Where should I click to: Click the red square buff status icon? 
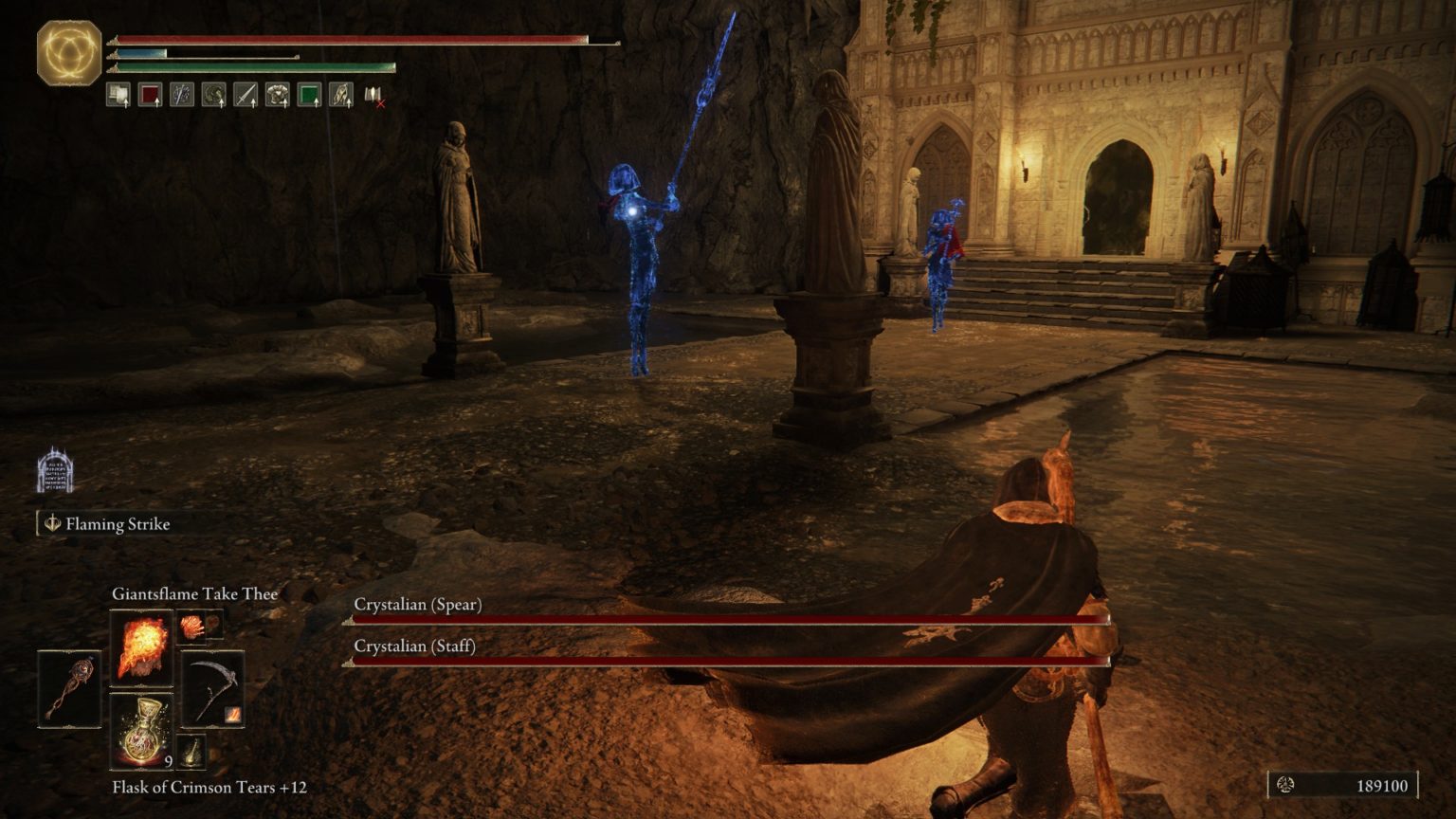click(x=150, y=95)
